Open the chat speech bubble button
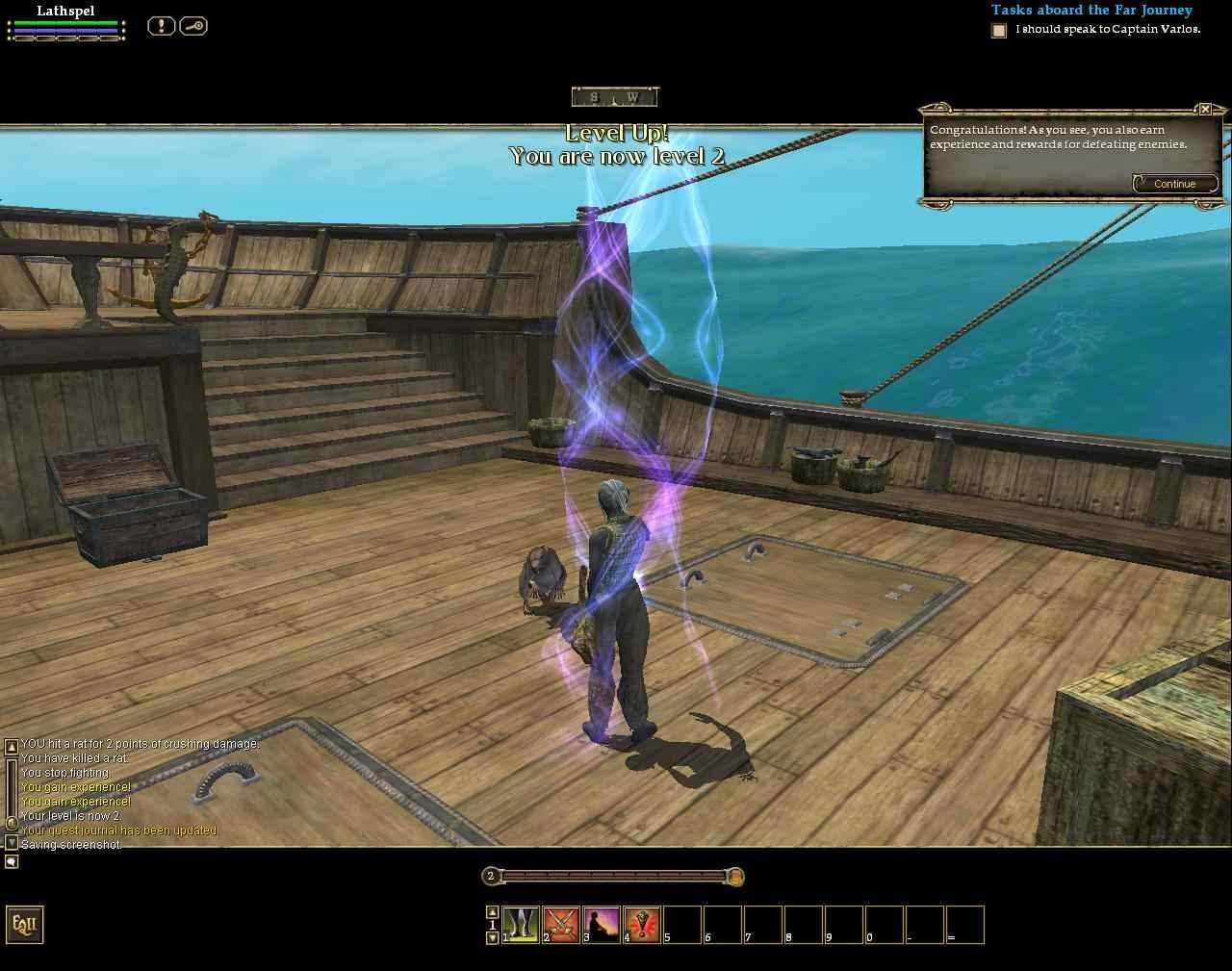 click(x=12, y=861)
